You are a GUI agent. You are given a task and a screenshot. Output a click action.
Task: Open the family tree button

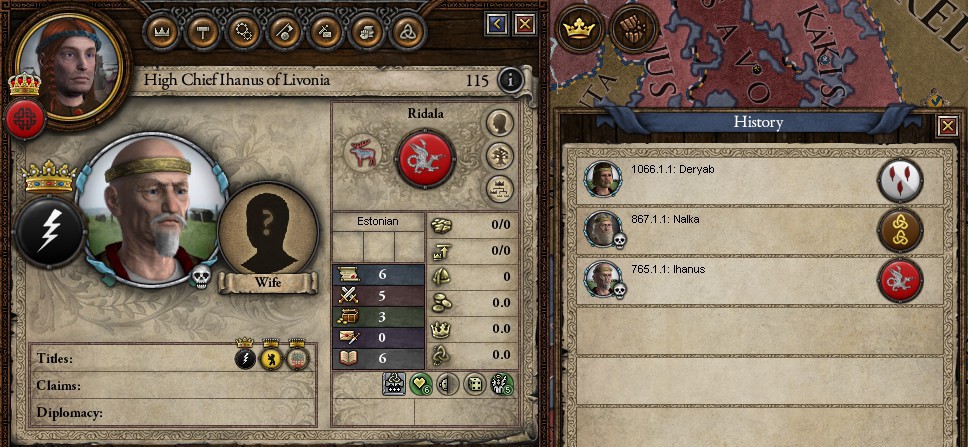[499, 155]
